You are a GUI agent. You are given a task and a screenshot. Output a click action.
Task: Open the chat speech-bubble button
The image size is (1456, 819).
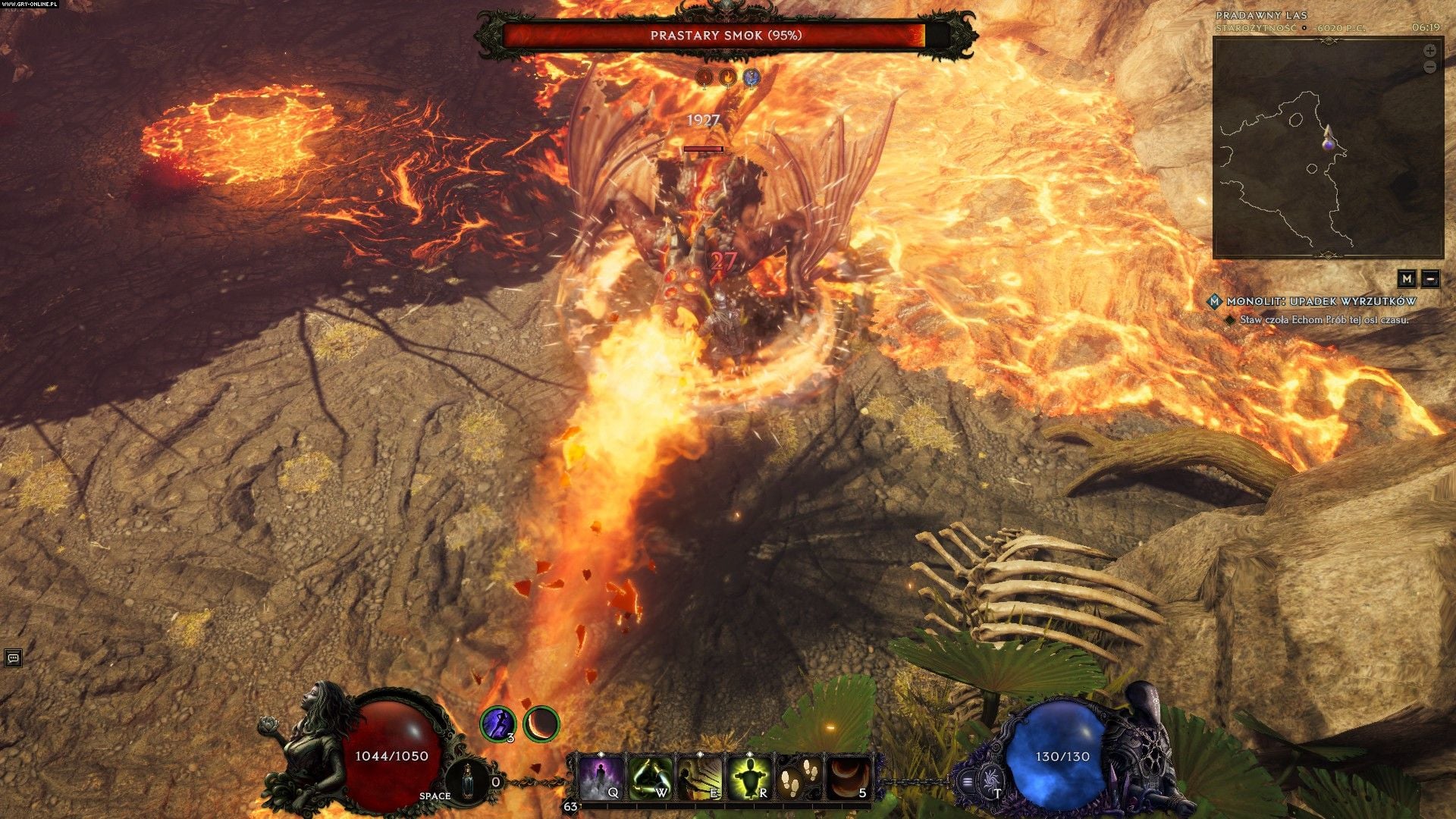coord(12,657)
